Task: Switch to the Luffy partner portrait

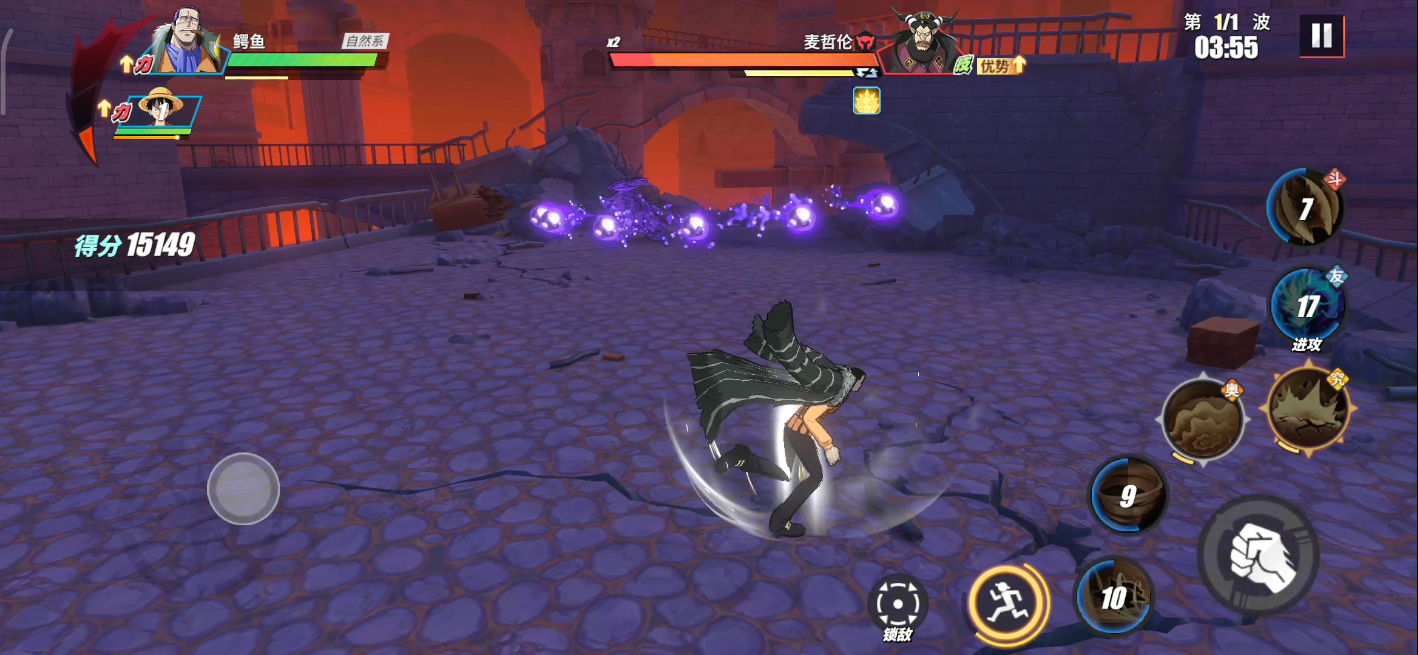Action: 160,109
